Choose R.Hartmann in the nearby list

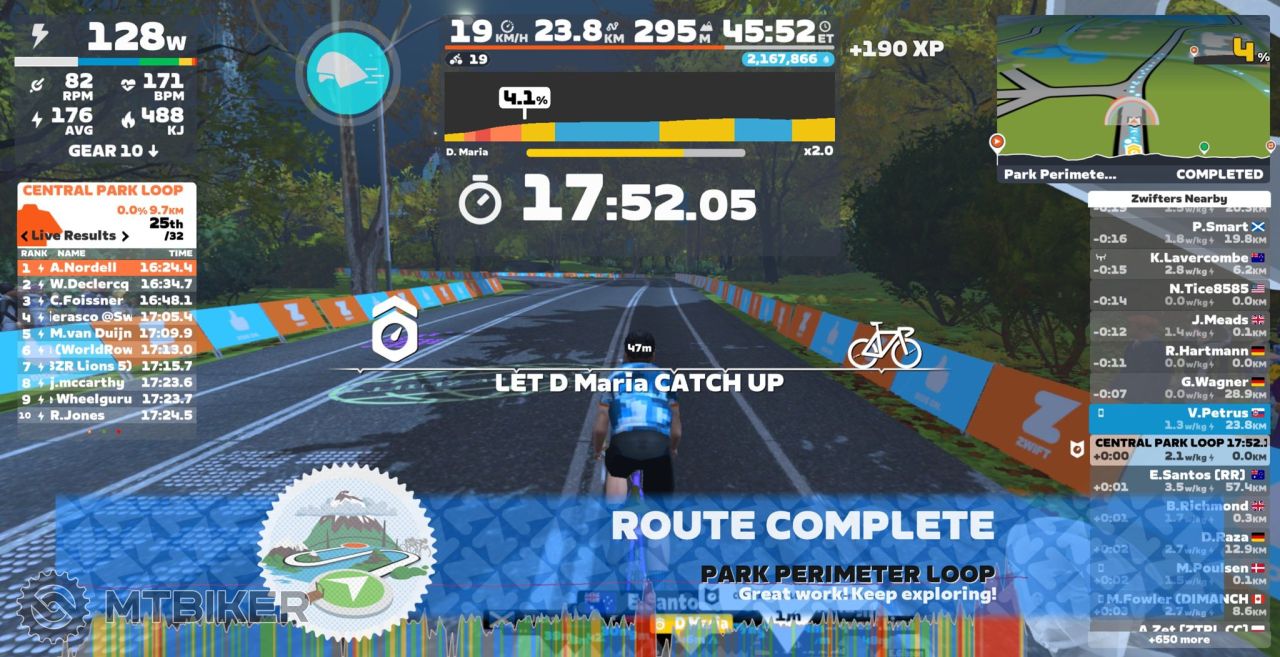(1180, 357)
